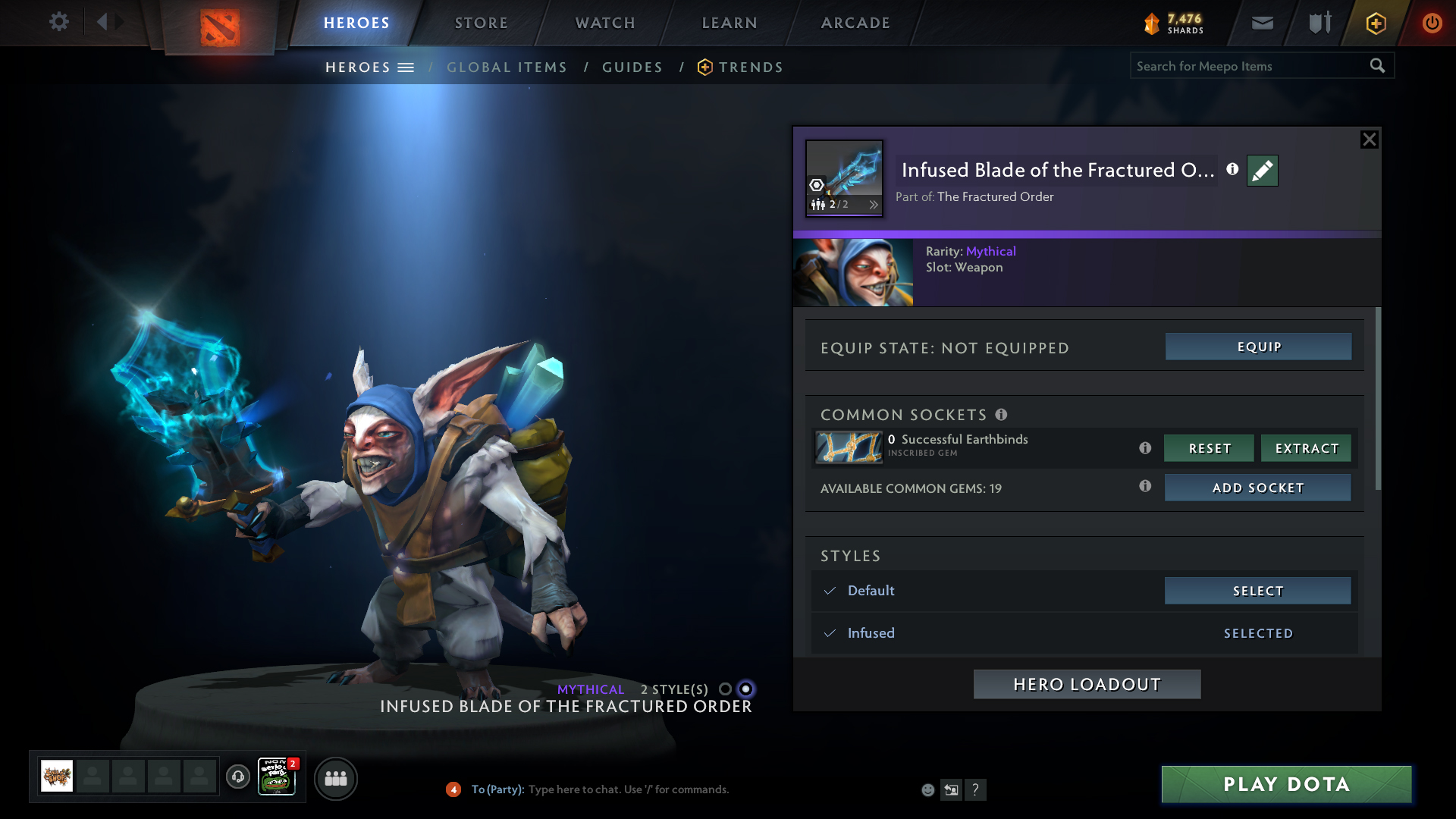Image resolution: width=1456 pixels, height=819 pixels.
Task: Rename item with the pencil button
Action: coord(1262,171)
